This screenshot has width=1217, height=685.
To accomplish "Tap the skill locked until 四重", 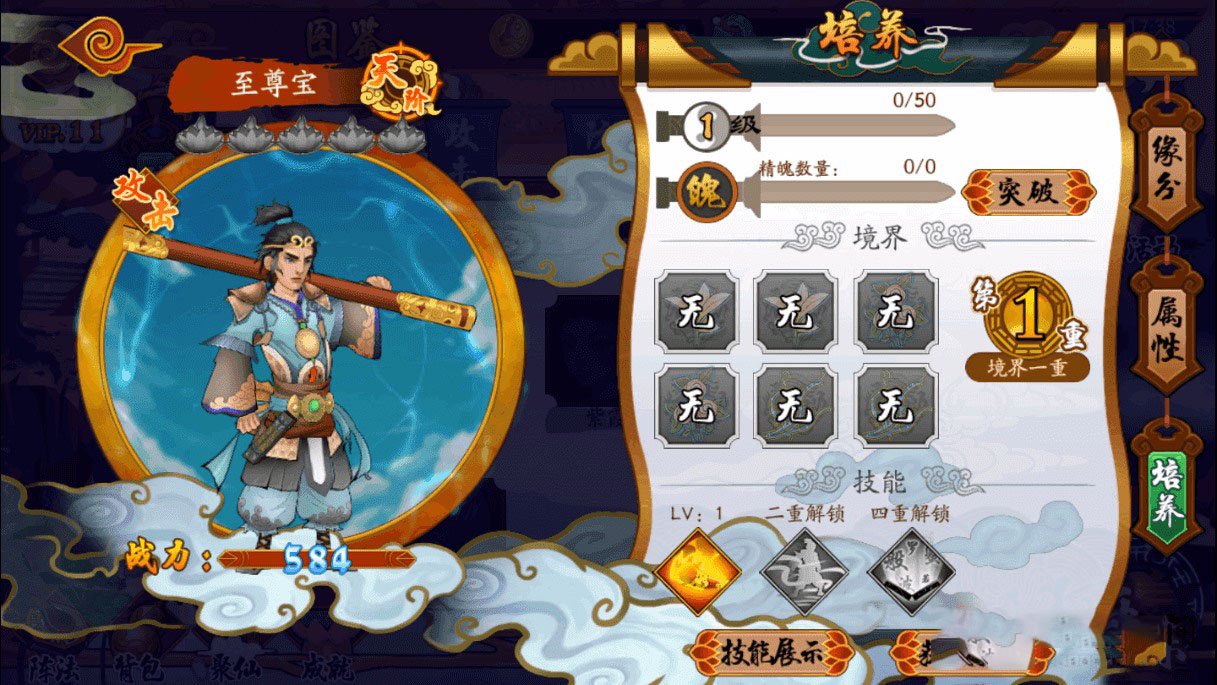I will [909, 572].
